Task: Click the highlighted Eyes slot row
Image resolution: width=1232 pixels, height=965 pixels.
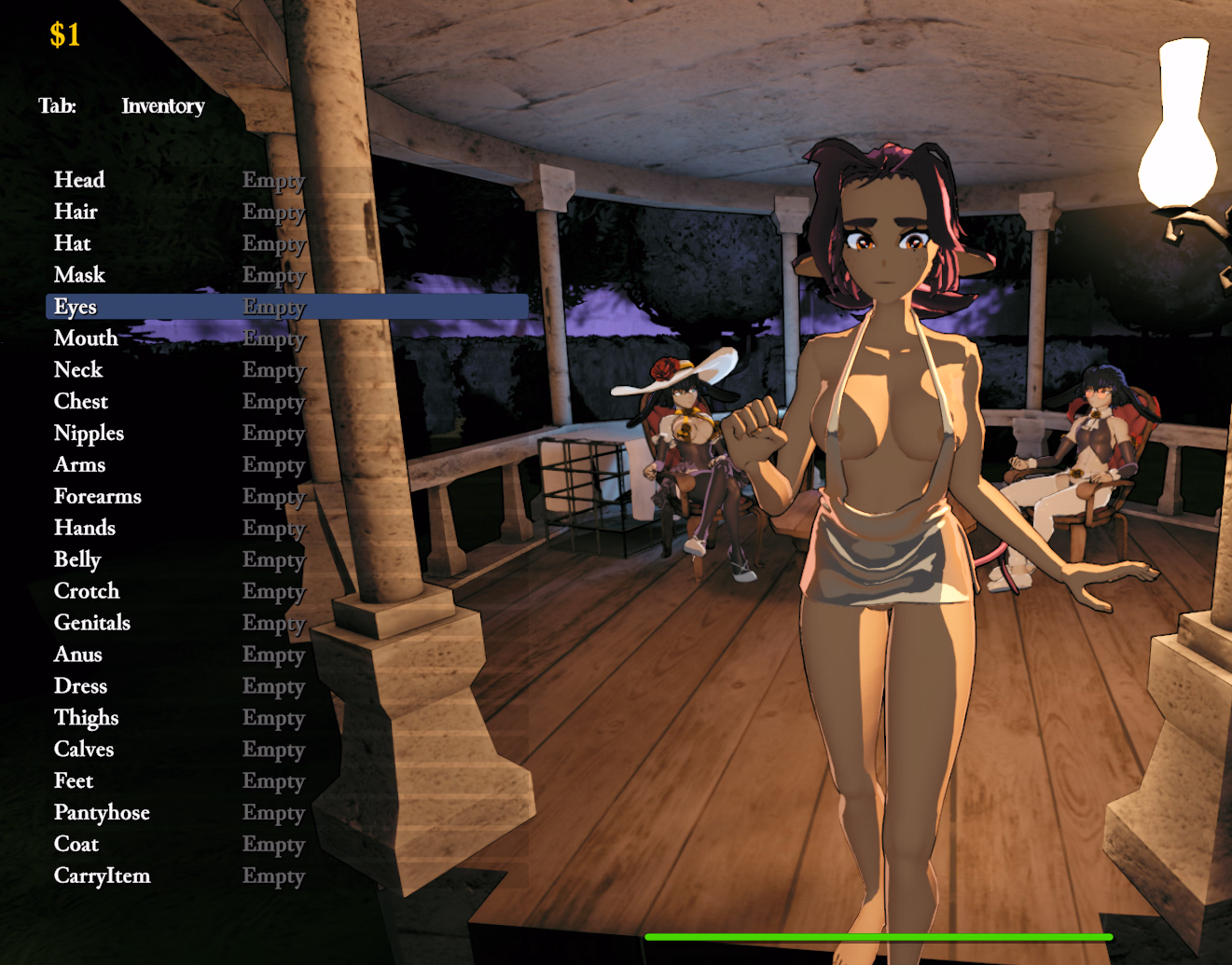Action: point(76,307)
